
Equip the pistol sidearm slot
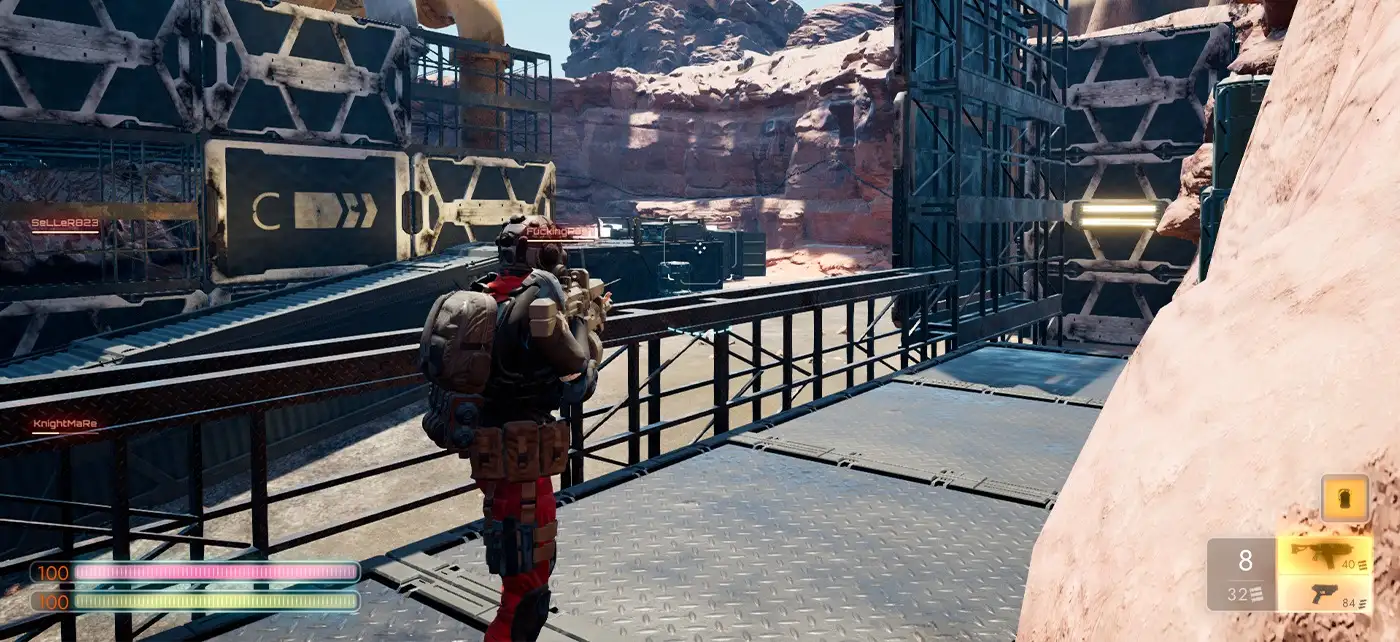pyautogui.click(x=1324, y=595)
